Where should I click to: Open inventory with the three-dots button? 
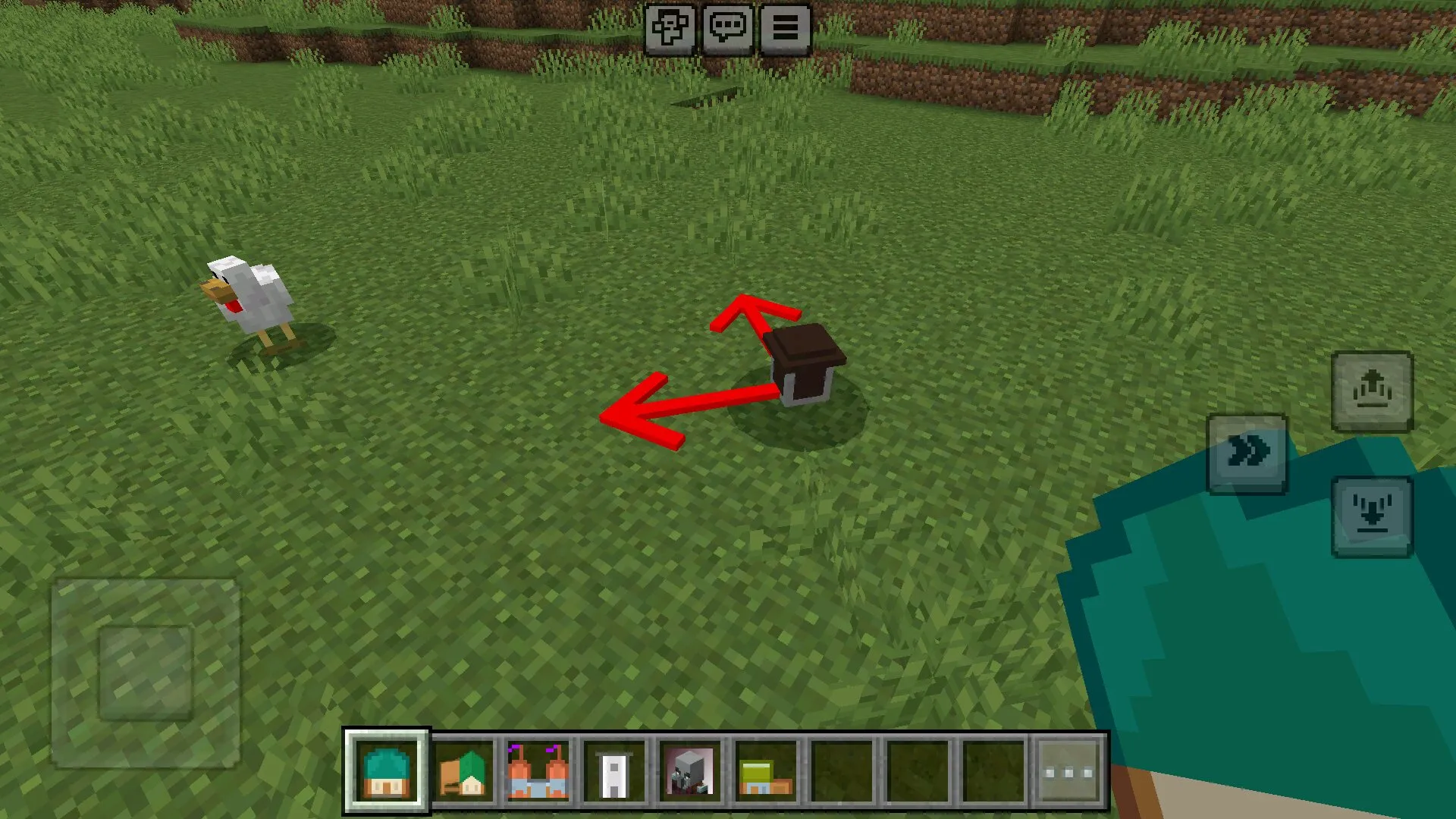coord(1068,772)
